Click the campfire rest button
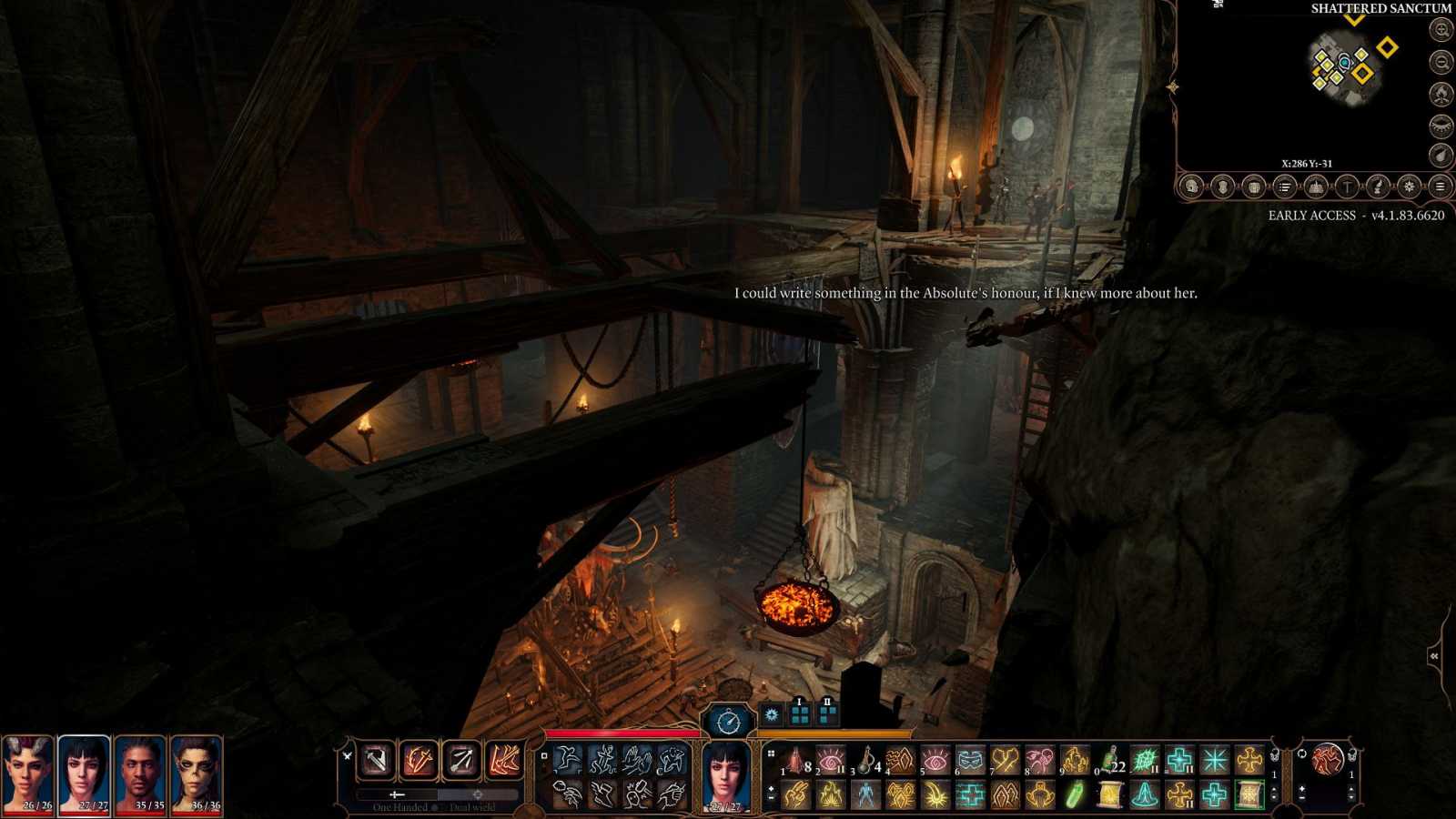 [1441, 94]
